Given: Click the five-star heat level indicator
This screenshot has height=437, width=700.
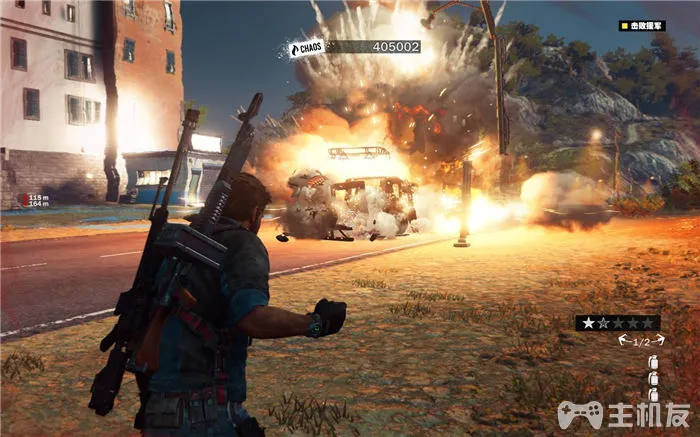Looking at the screenshot, I should [617, 322].
